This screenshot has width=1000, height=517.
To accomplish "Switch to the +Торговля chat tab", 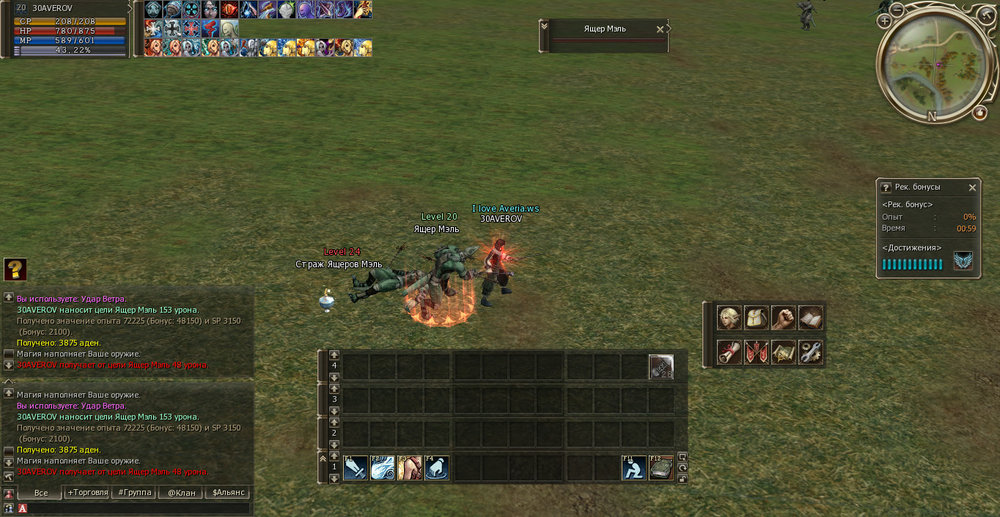I will tap(88, 493).
